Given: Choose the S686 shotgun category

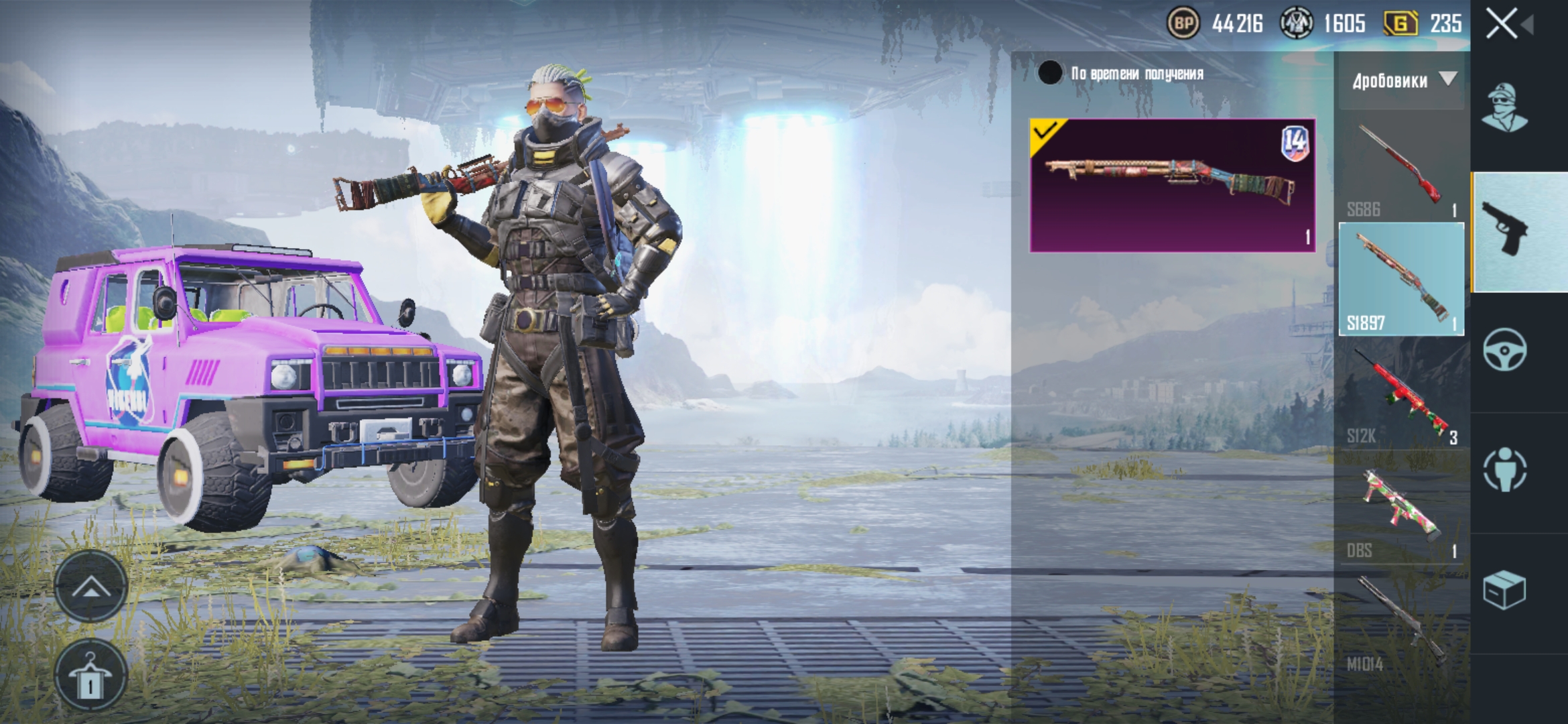Looking at the screenshot, I should coord(1401,168).
